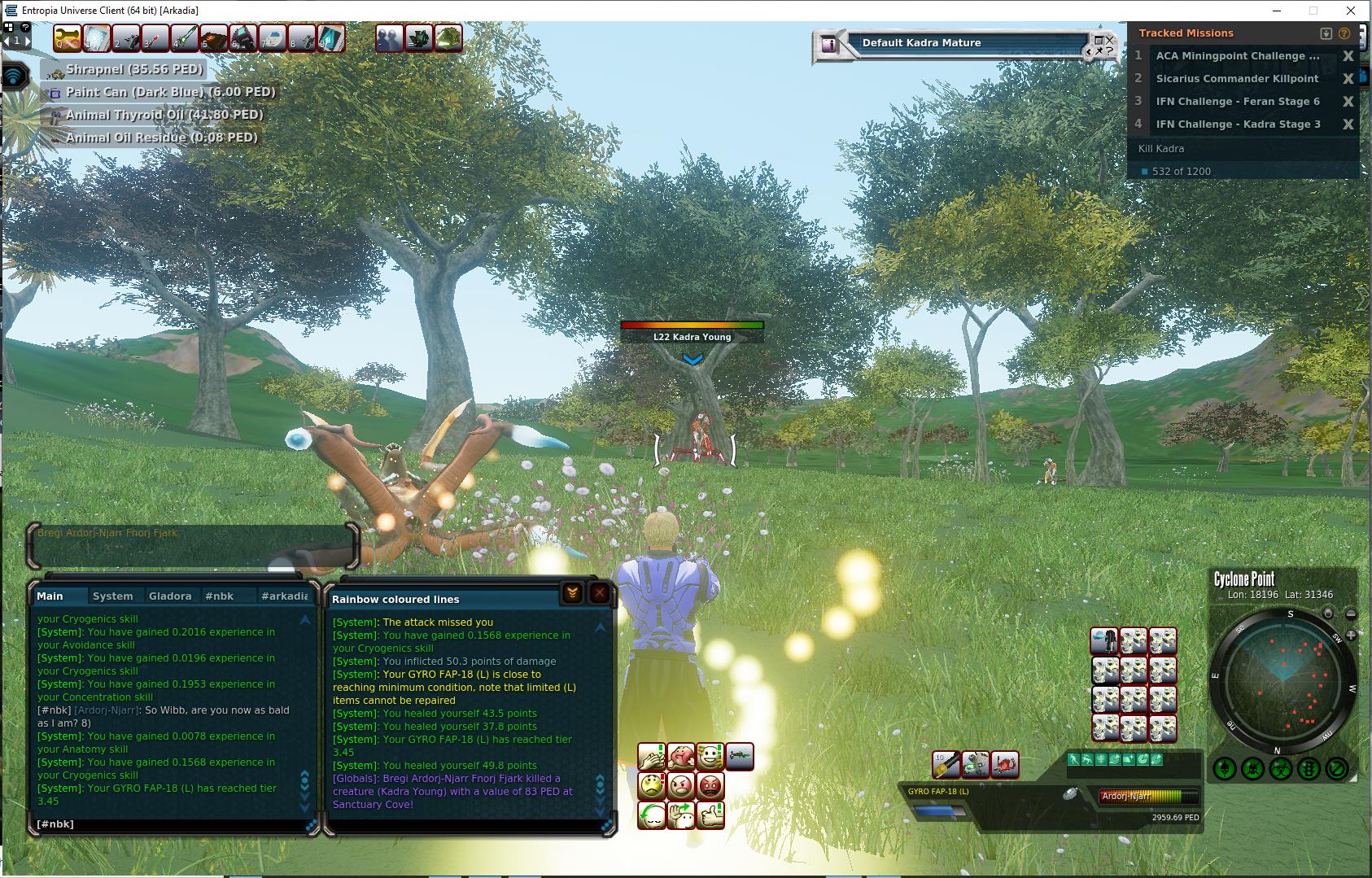Close the Rainbow coloured lines chat window

[x=599, y=593]
